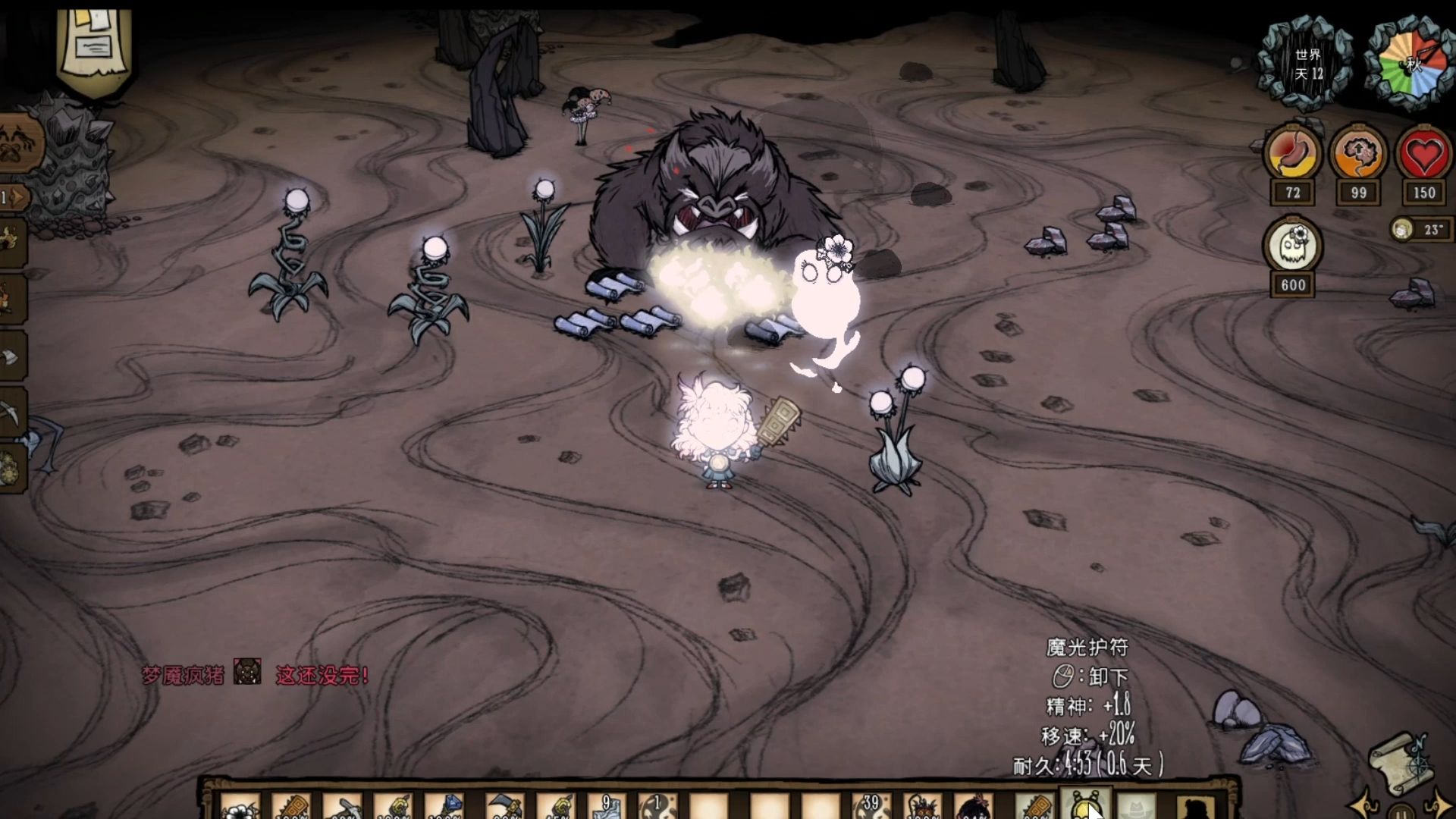Click the pause button
This screenshot has width=1456, height=819.
1401,811
